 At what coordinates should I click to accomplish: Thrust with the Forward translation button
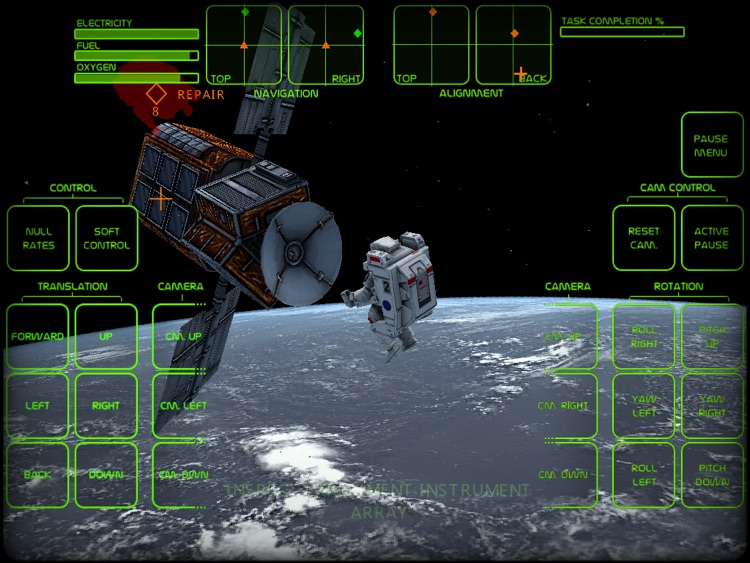(38, 337)
